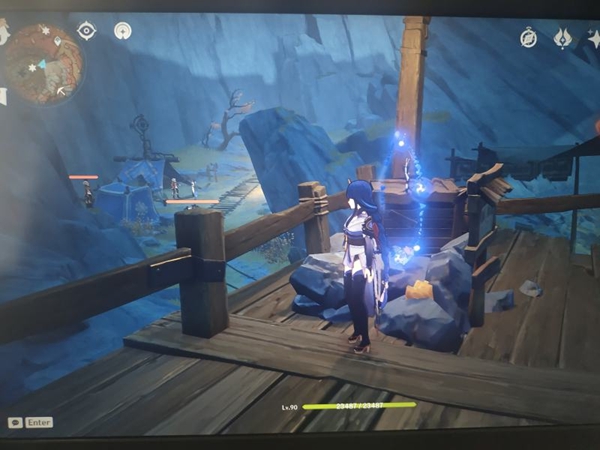Click the quest flag icon below Paimon
The image size is (600, 450).
pos(3,97)
